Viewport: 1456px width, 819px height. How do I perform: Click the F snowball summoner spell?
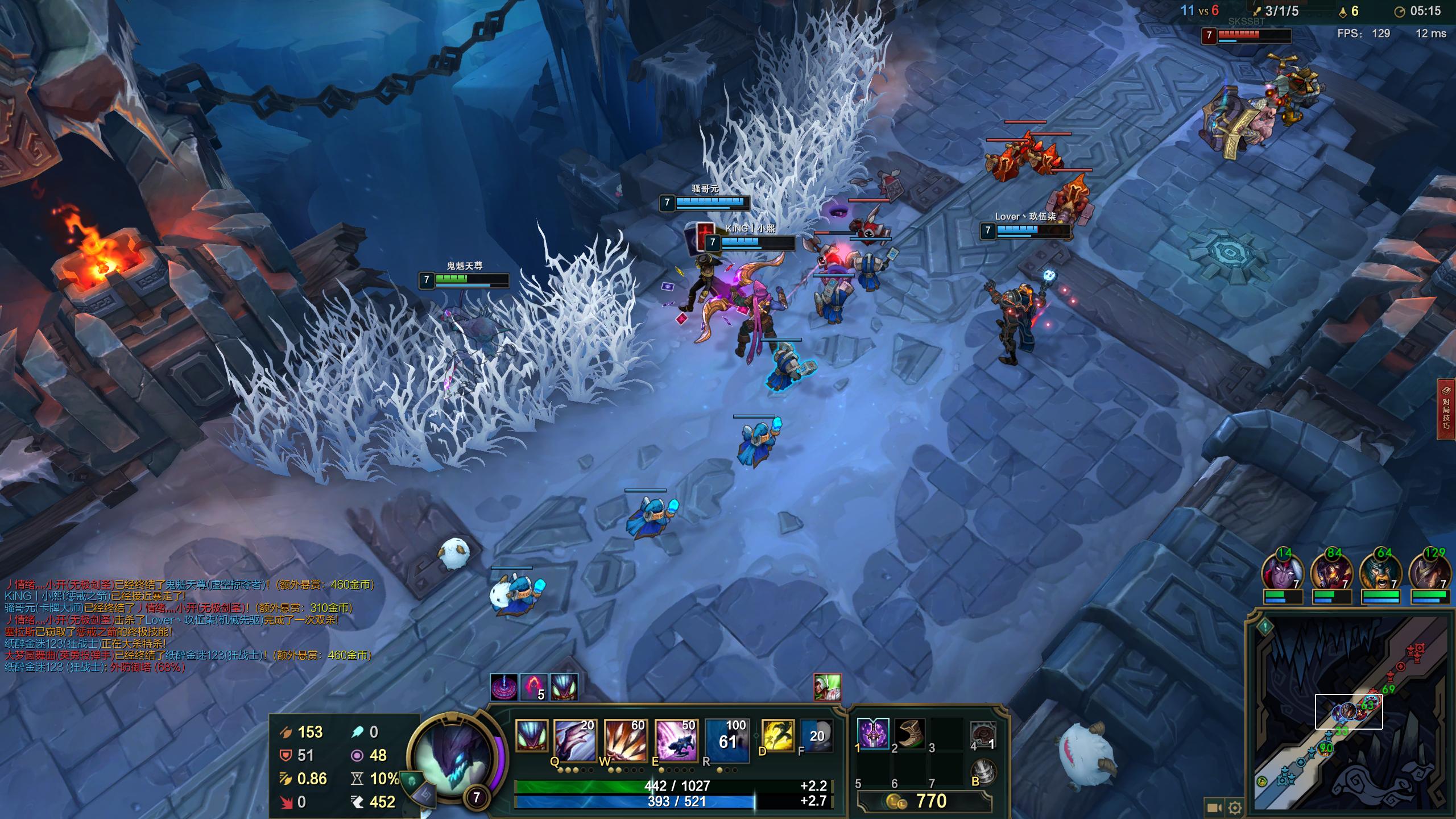[817, 735]
